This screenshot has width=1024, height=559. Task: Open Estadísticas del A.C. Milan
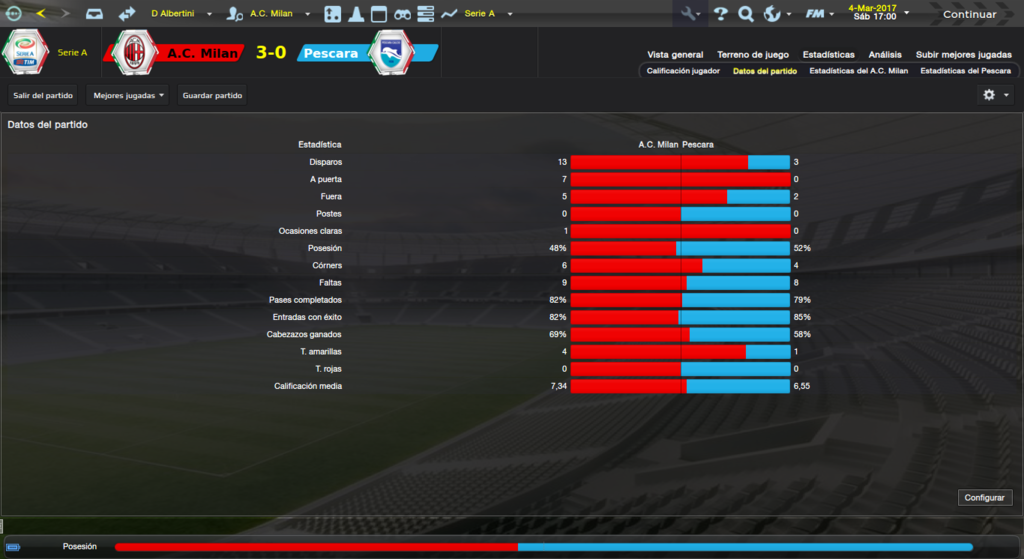pyautogui.click(x=858, y=71)
